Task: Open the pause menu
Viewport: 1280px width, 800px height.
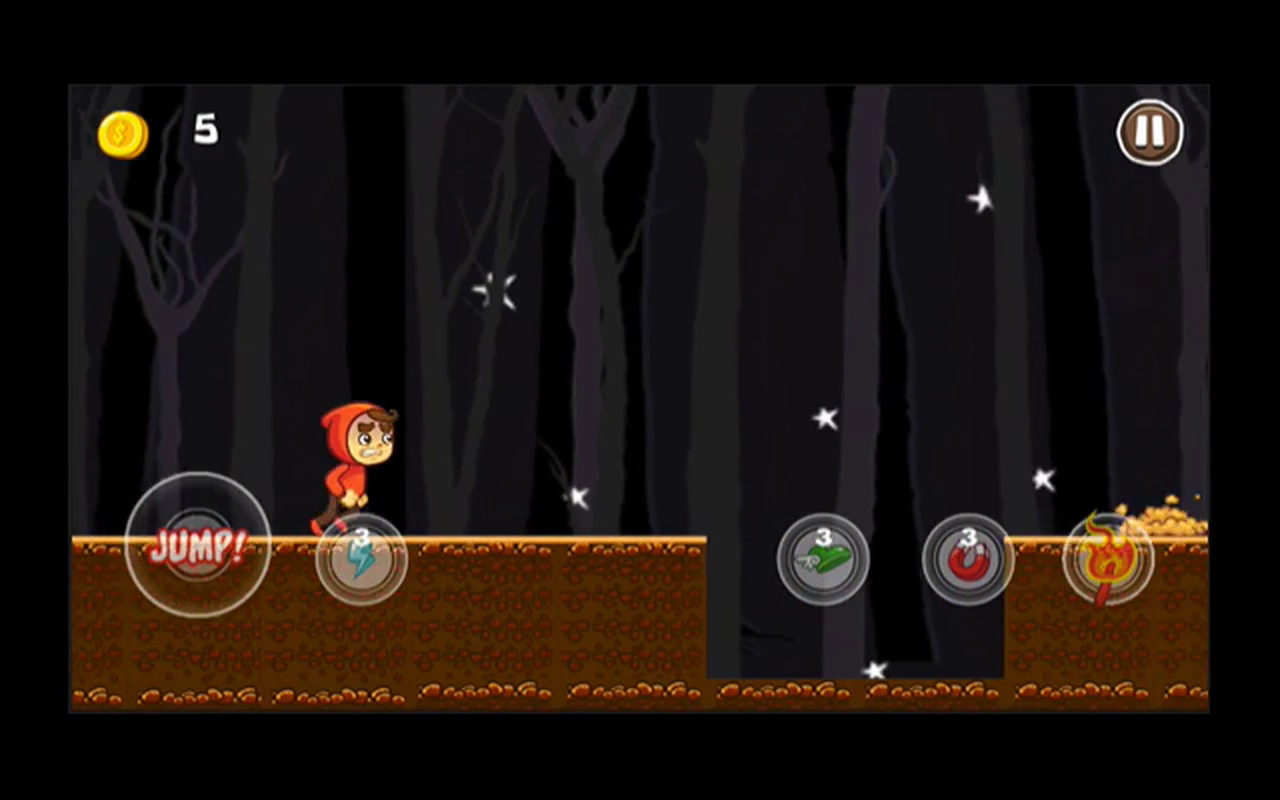Action: pos(1150,132)
